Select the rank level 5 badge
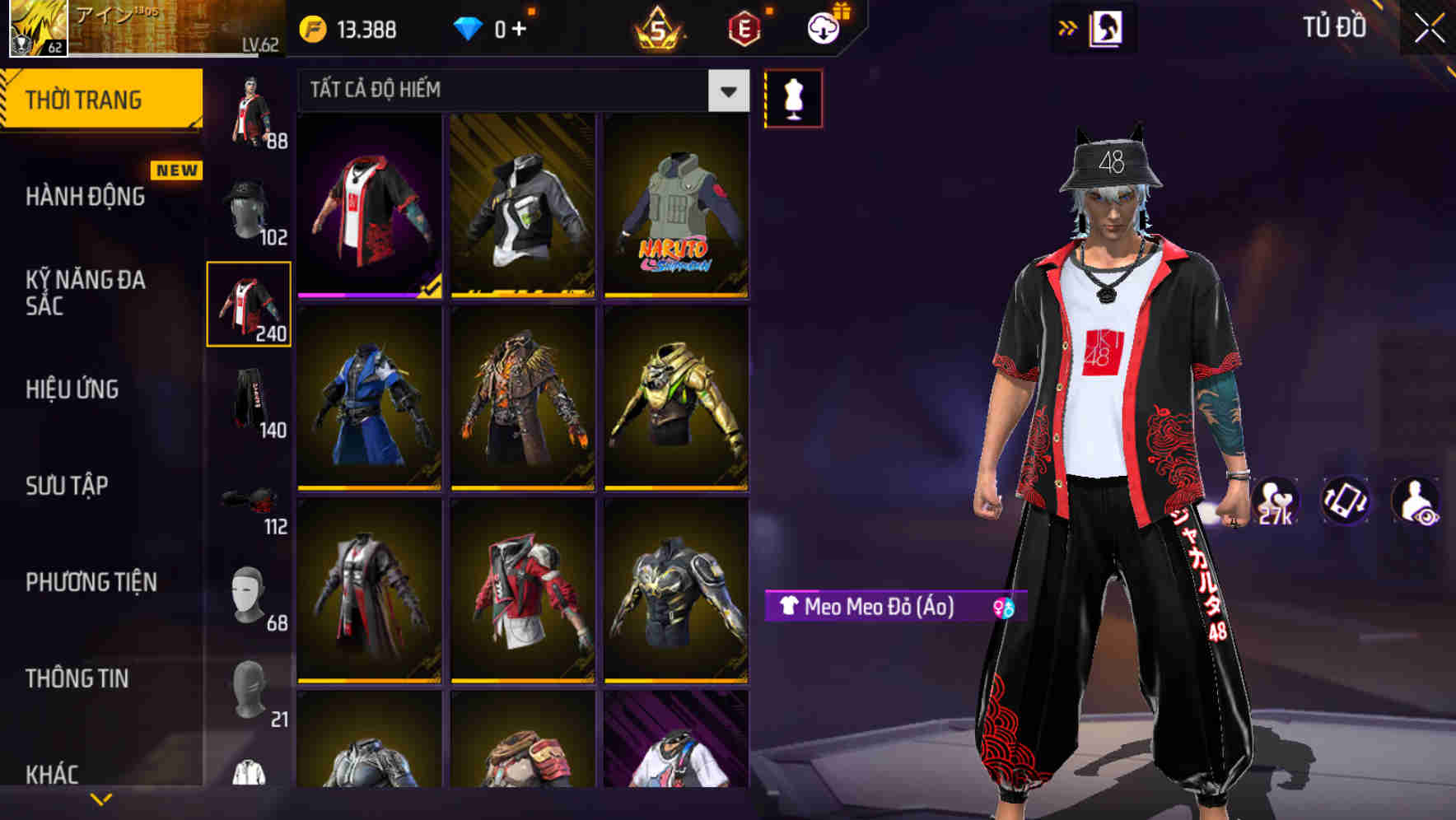1456x820 pixels. tap(659, 29)
